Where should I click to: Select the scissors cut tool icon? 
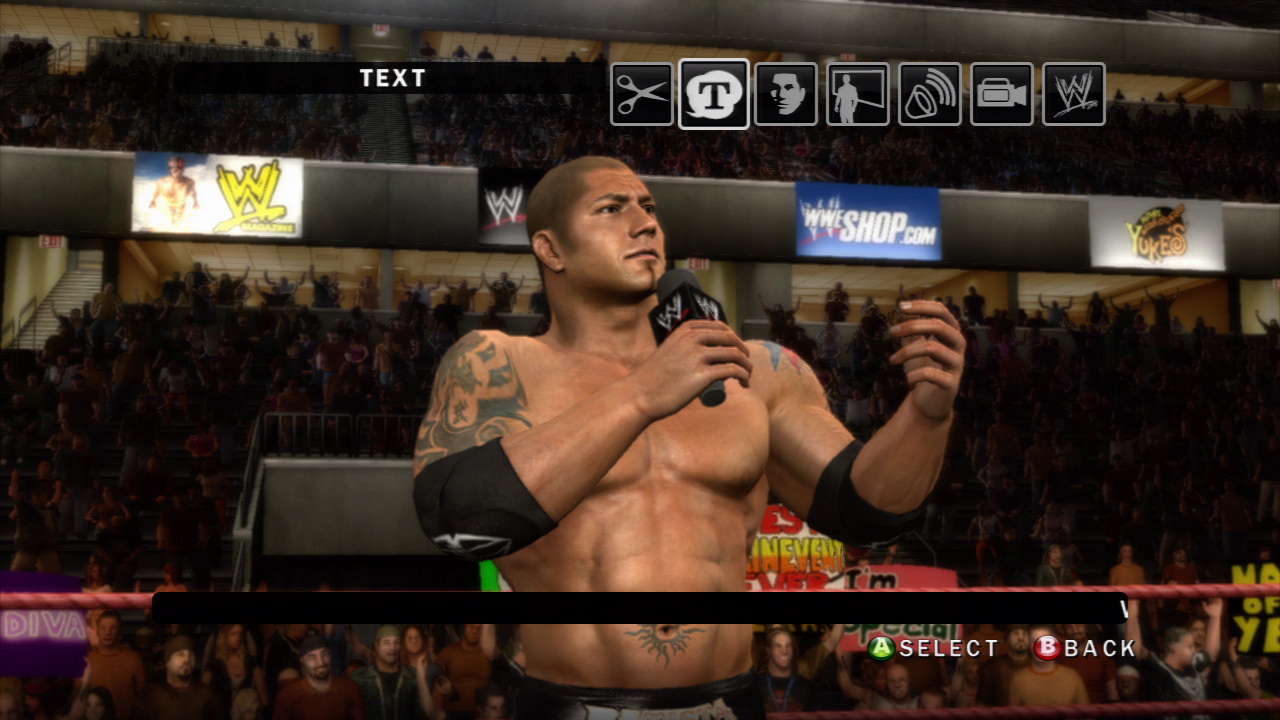click(642, 94)
